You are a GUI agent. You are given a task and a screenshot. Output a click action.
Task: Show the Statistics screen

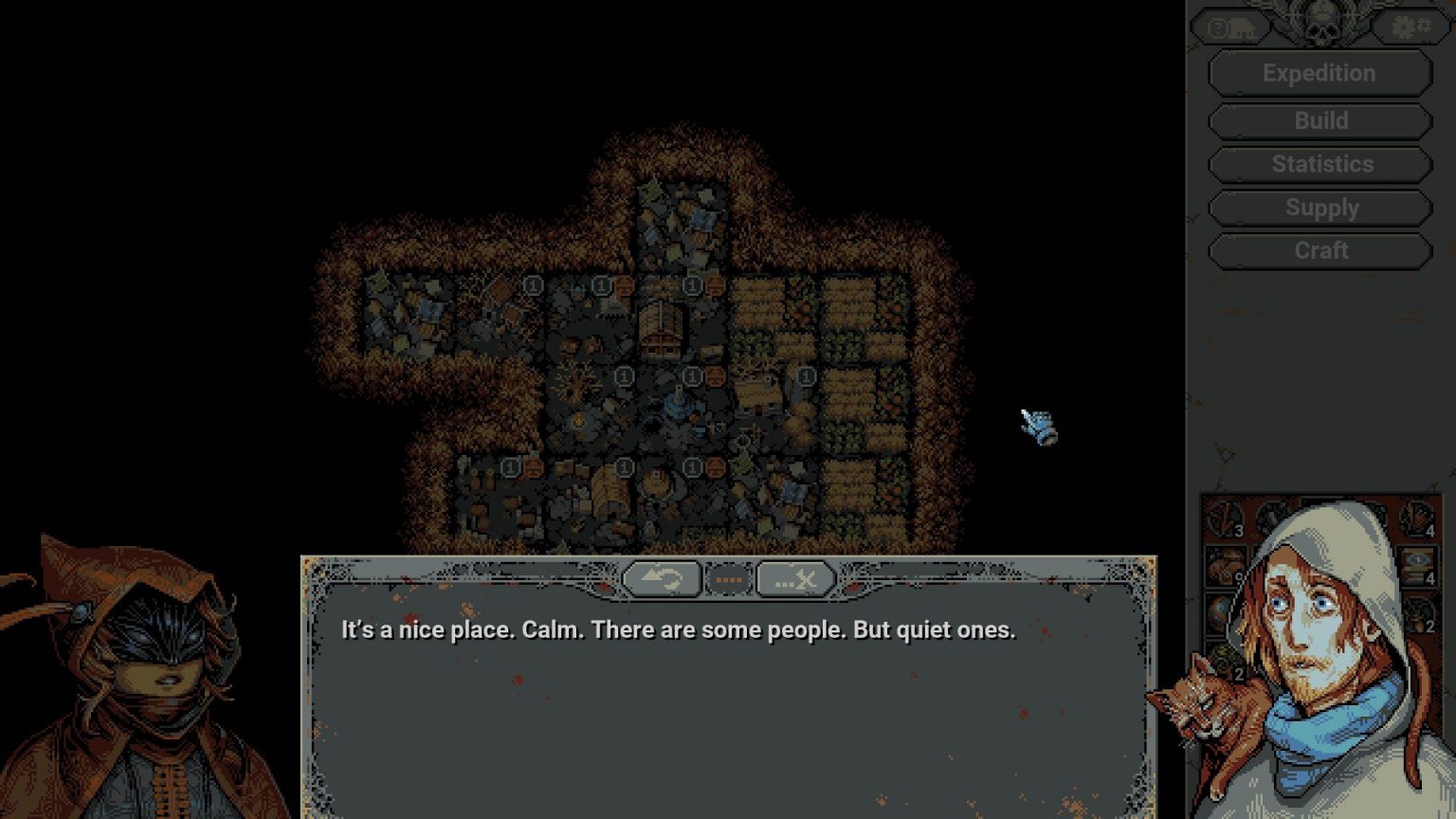tap(1319, 165)
